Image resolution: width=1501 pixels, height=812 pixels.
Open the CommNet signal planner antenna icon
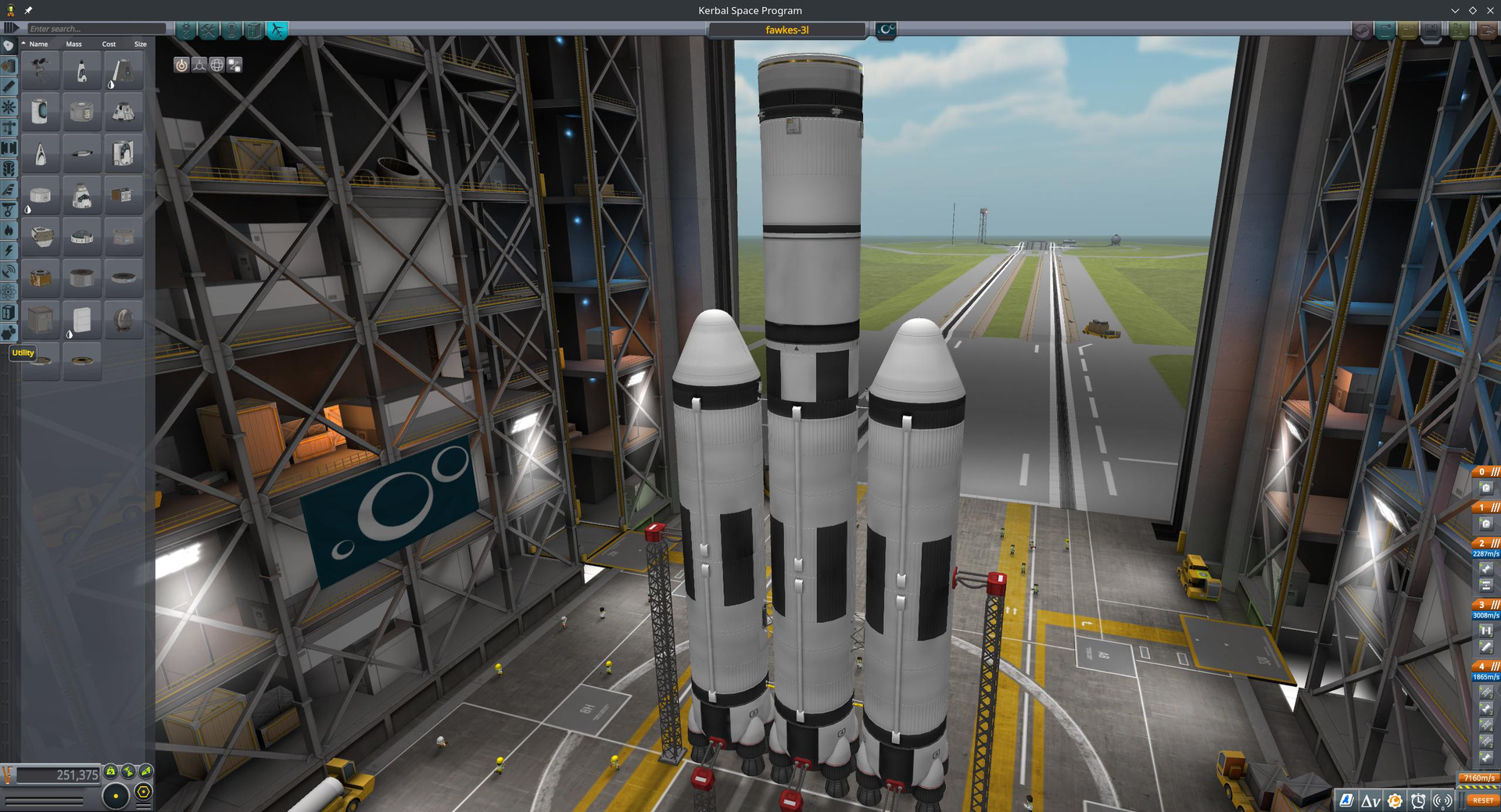[x=1442, y=799]
